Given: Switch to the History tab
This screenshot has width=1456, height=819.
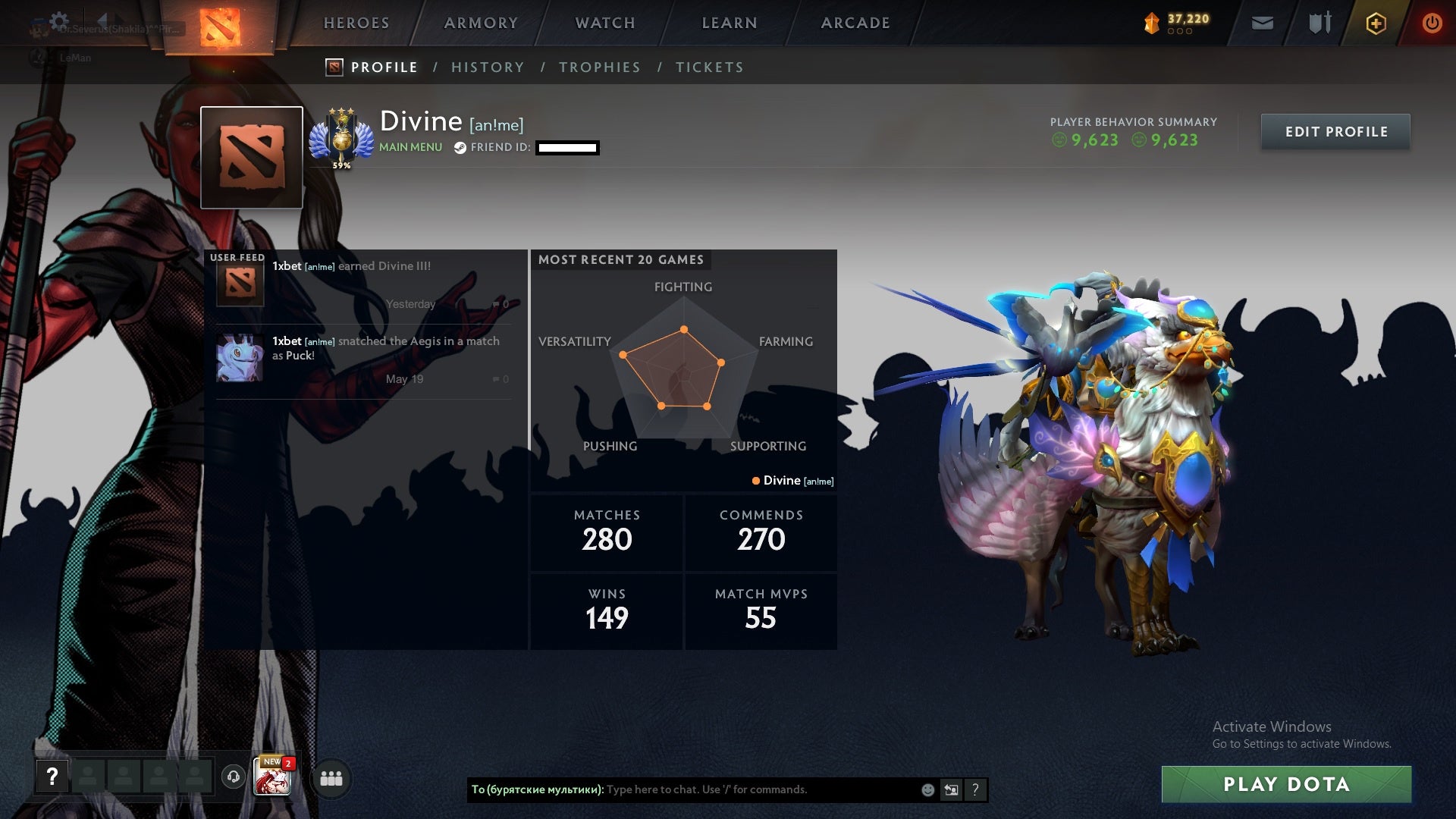Looking at the screenshot, I should tap(488, 67).
